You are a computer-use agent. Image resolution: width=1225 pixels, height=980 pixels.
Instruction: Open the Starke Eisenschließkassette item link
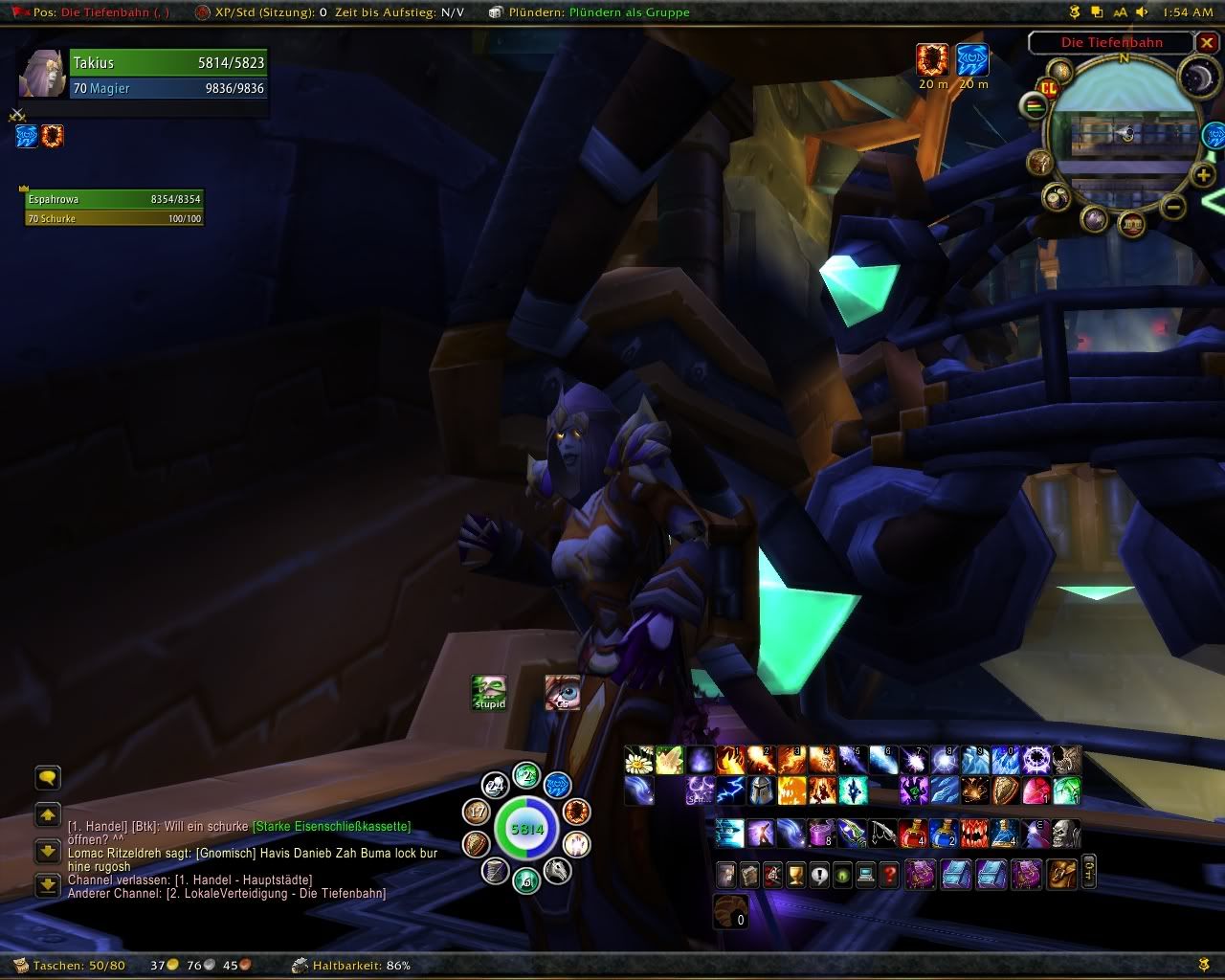[331, 826]
